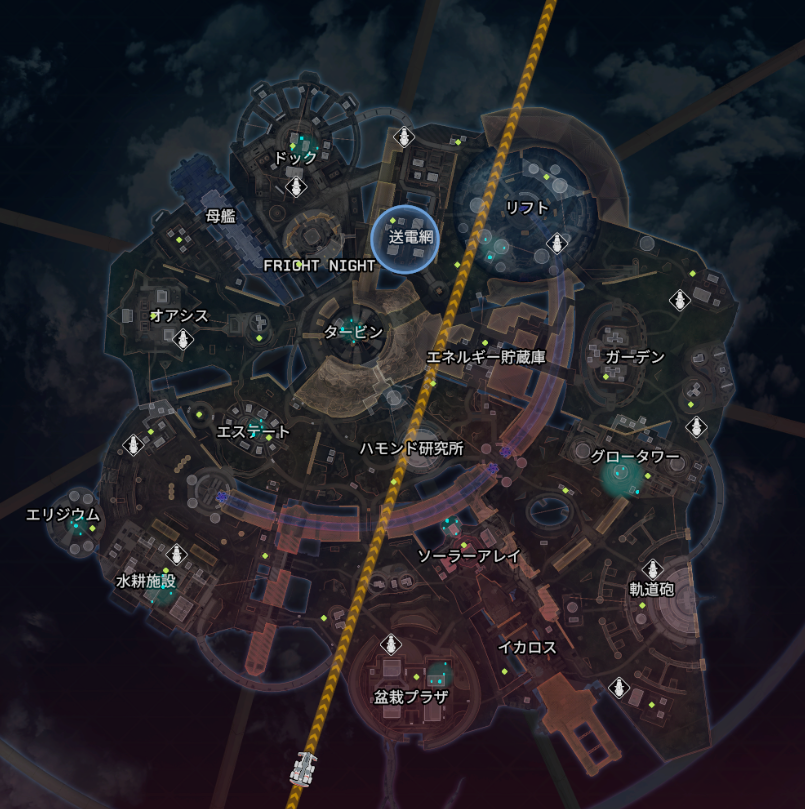This screenshot has width=805, height=809.
Task: Mark the ガーデン location label
Action: (634, 357)
